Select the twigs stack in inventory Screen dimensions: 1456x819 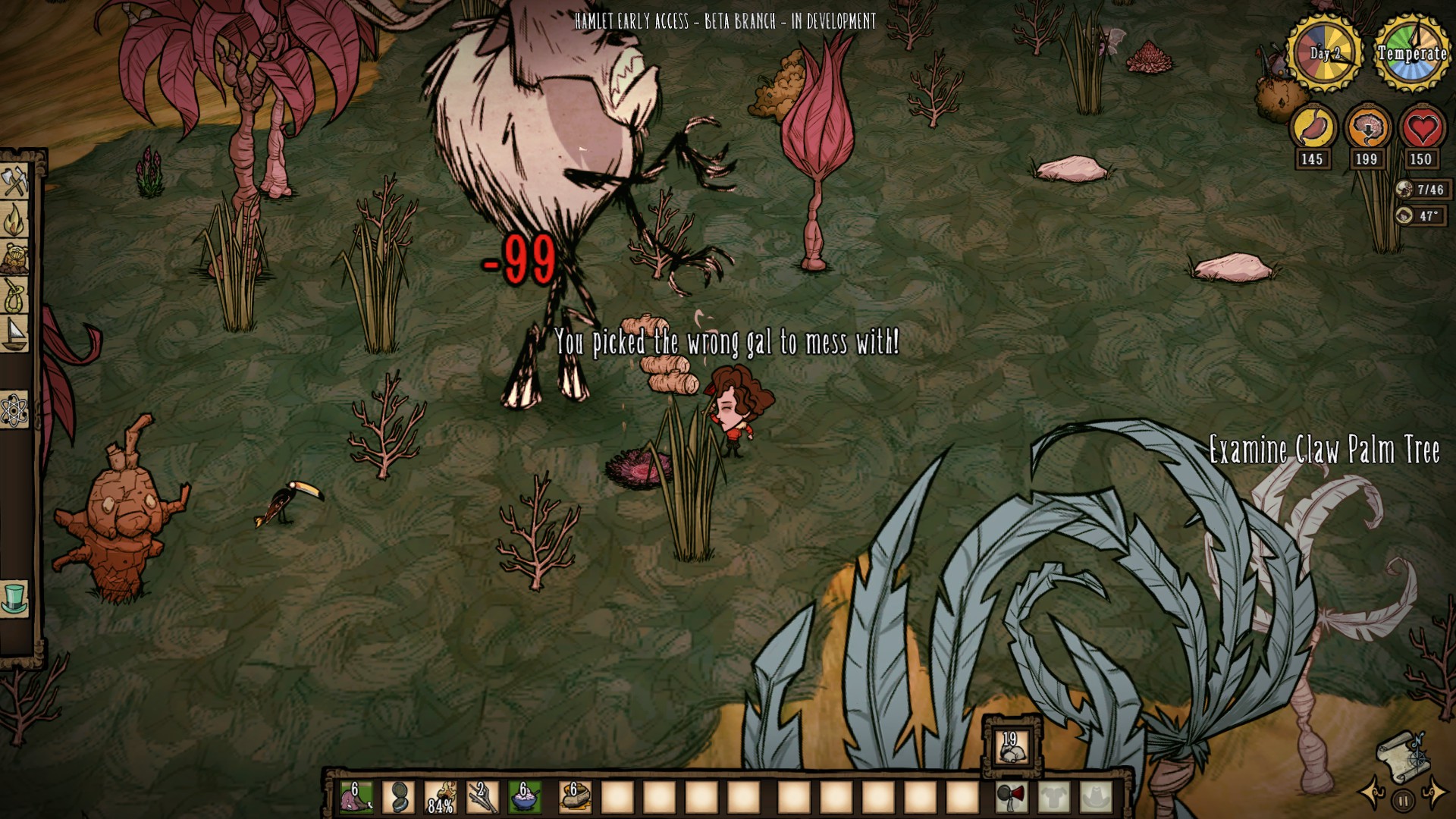click(483, 797)
